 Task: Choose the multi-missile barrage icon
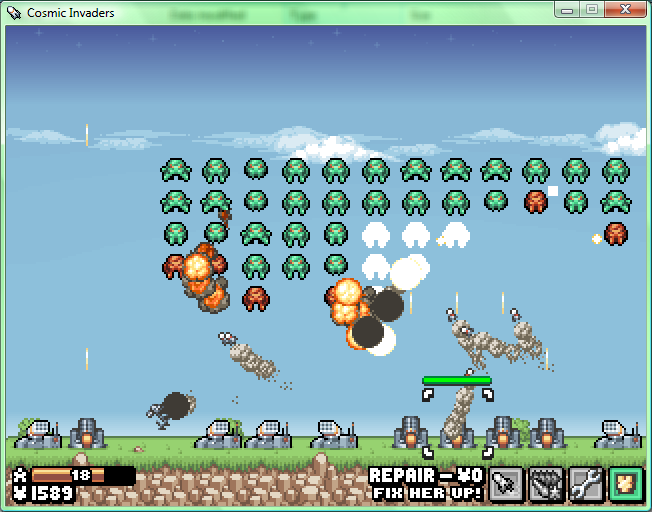pyautogui.click(x=546, y=484)
